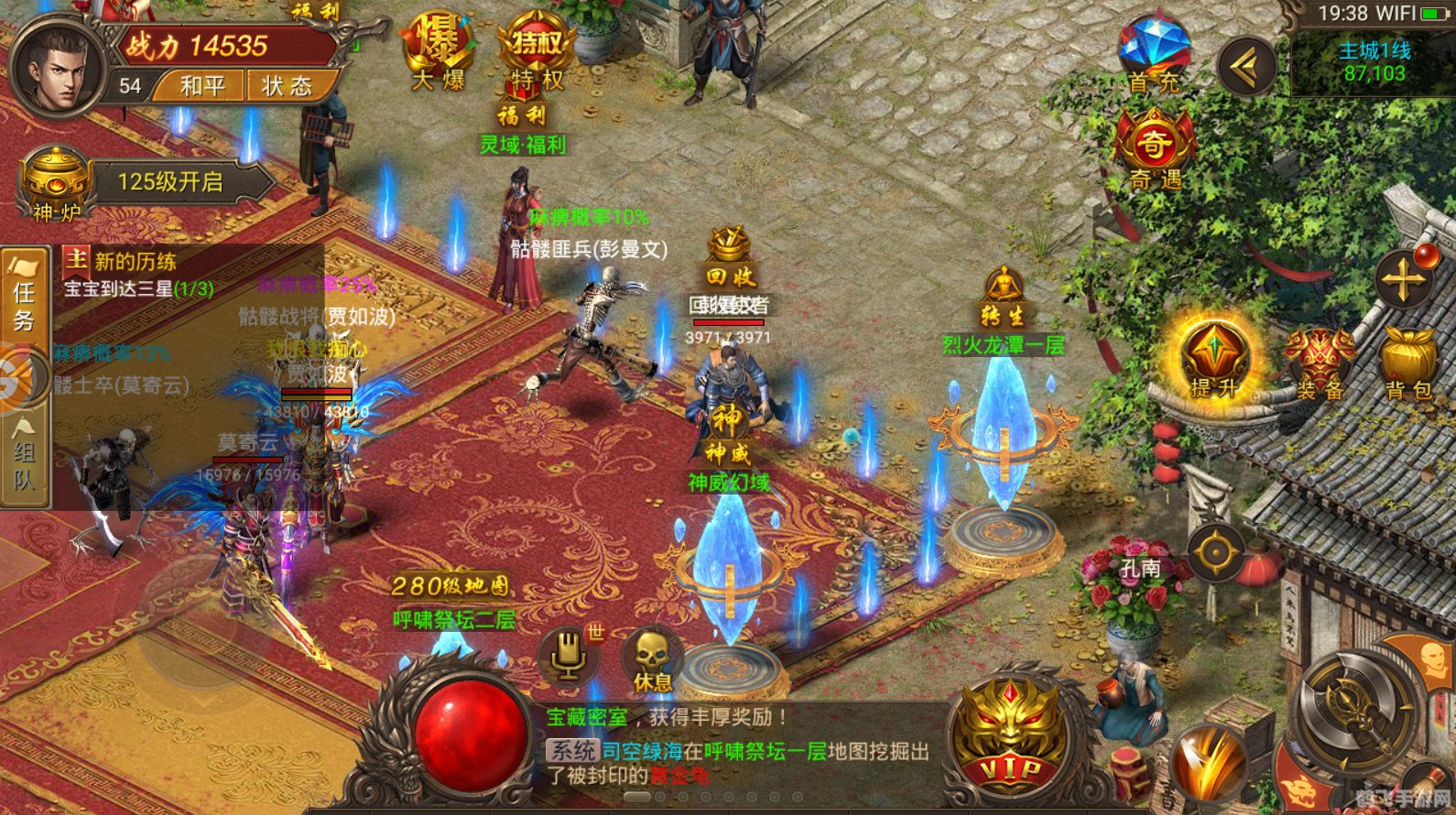Screen dimensions: 1456x815
Task: Open the 背包 backpack
Action: coord(1407,364)
